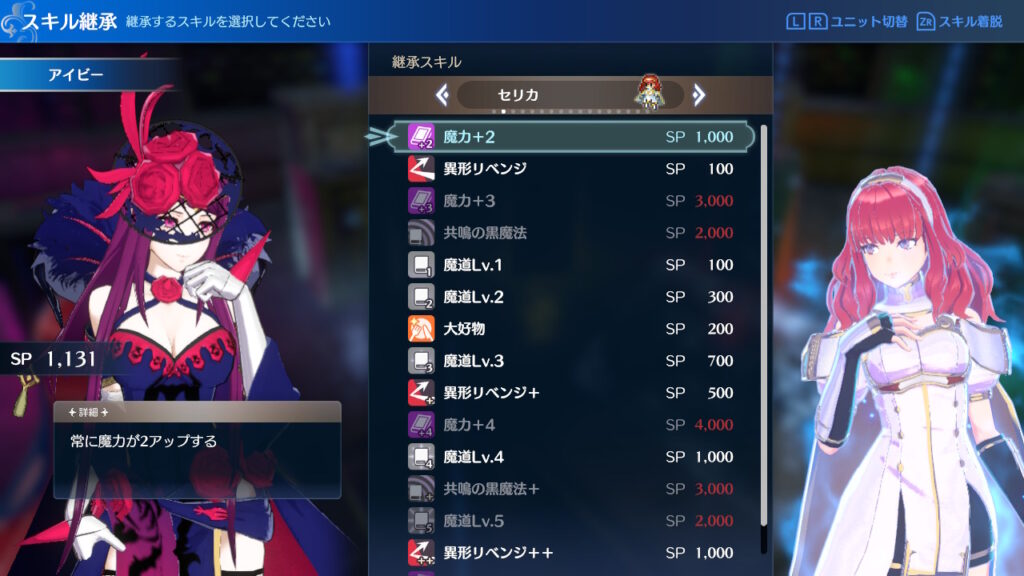Choose the 魔力+4 skill row
This screenshot has height=576, width=1024.
570,425
